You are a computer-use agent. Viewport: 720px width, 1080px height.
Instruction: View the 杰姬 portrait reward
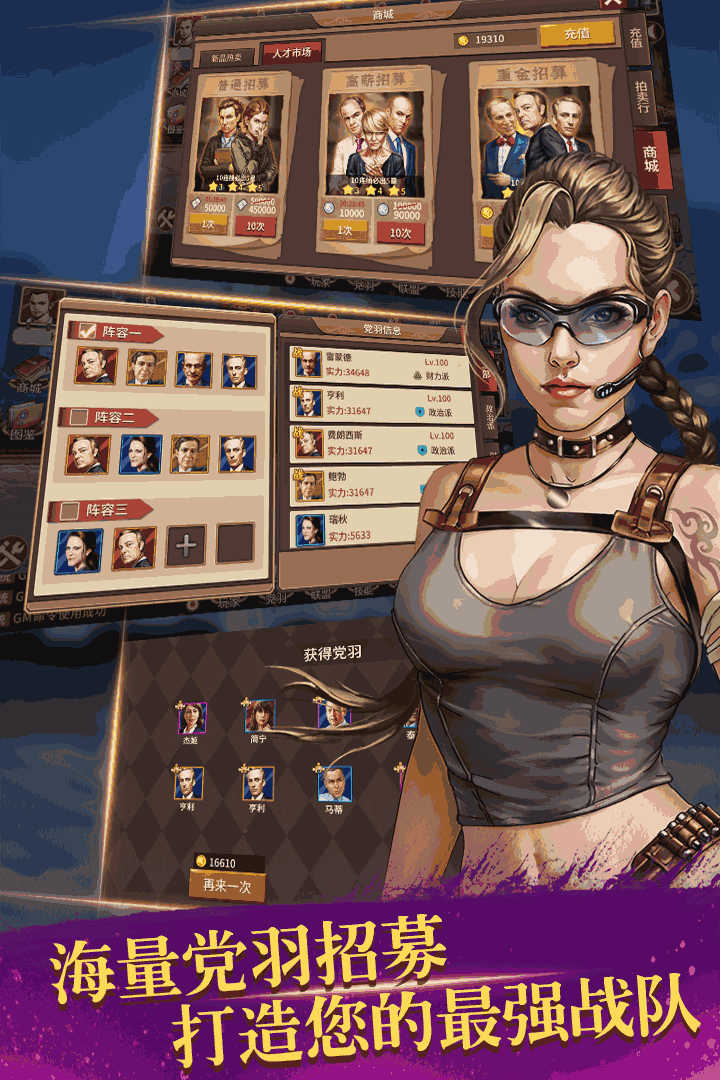pyautogui.click(x=192, y=718)
